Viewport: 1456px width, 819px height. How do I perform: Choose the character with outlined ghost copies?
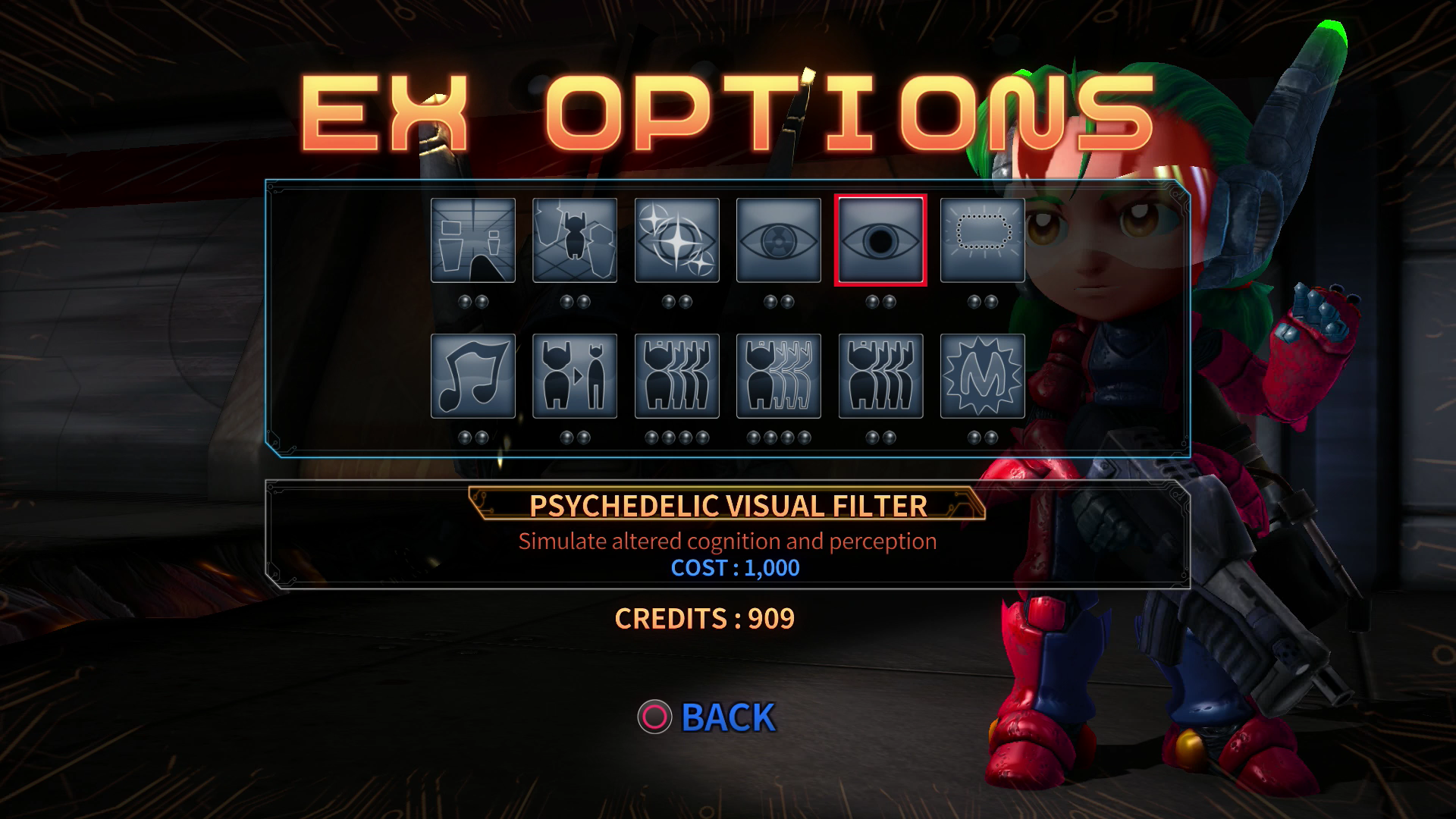coord(779,376)
